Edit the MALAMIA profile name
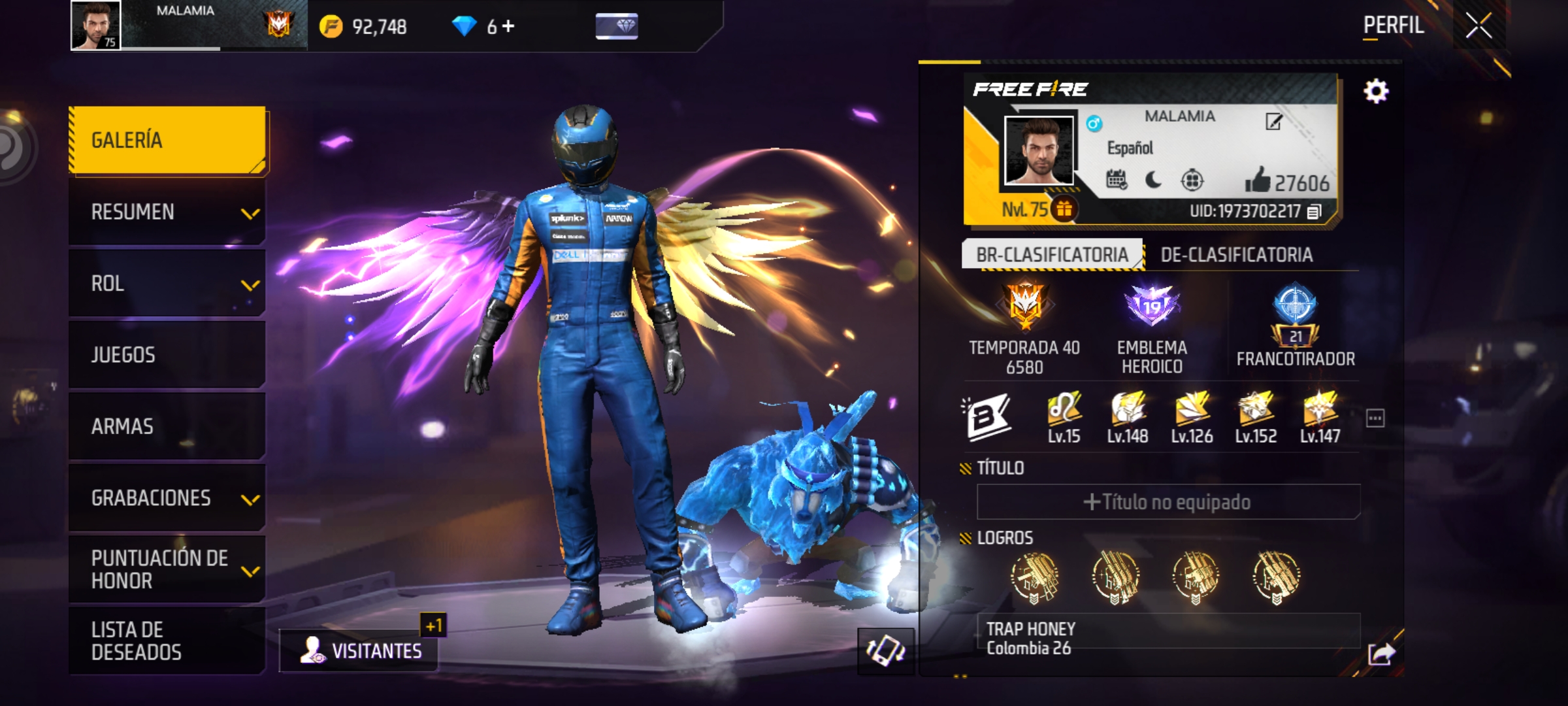 point(1273,122)
